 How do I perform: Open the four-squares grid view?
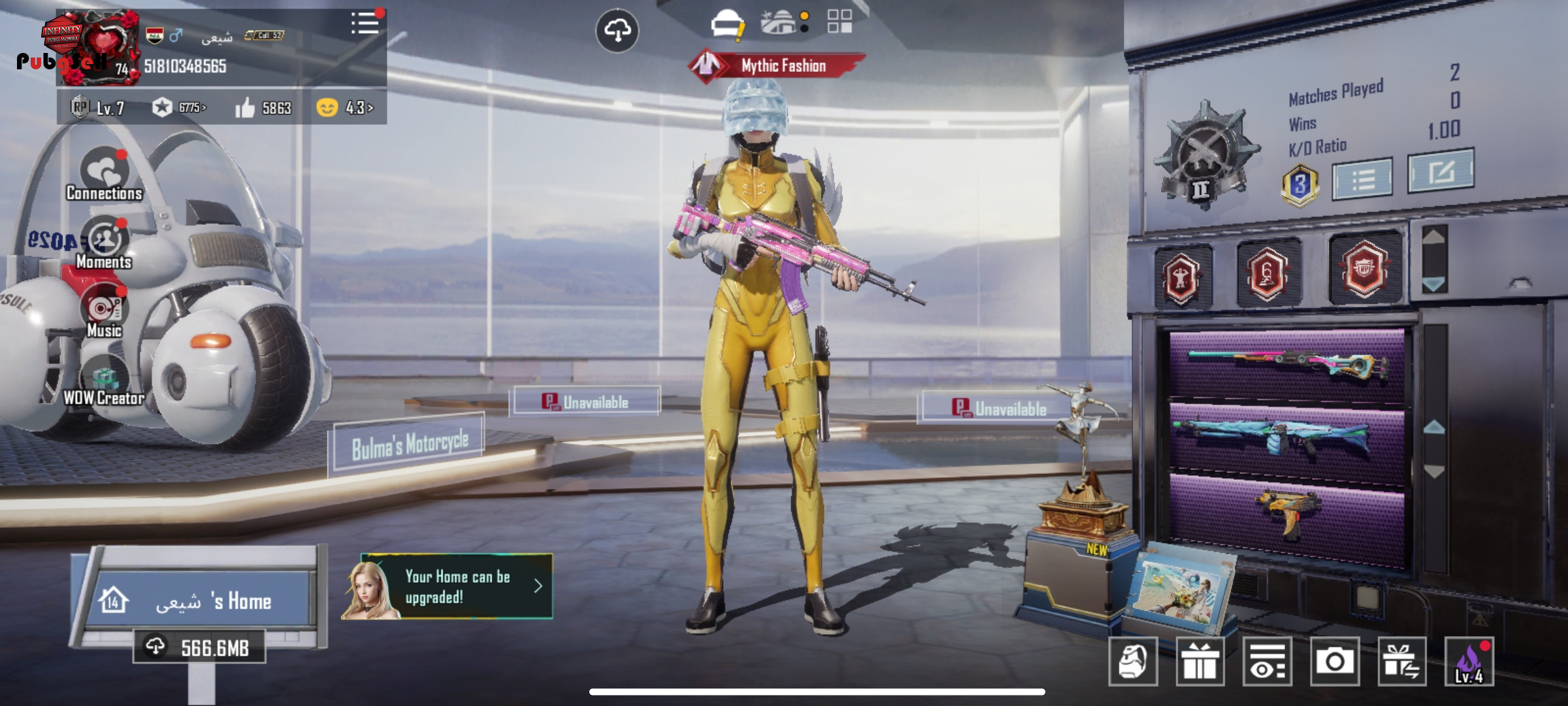[x=840, y=21]
